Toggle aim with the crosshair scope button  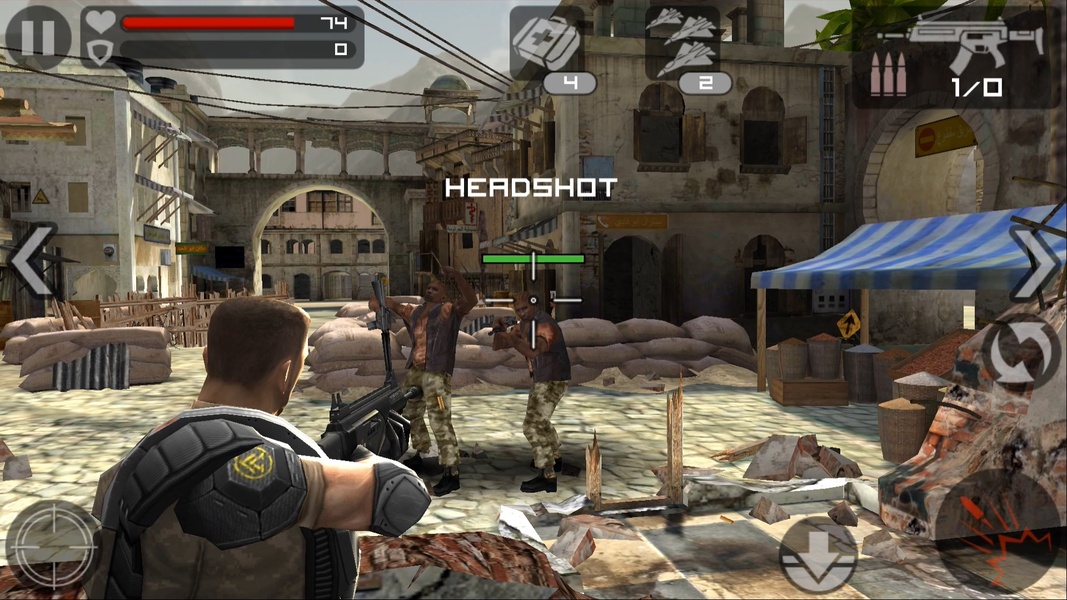[x=52, y=544]
